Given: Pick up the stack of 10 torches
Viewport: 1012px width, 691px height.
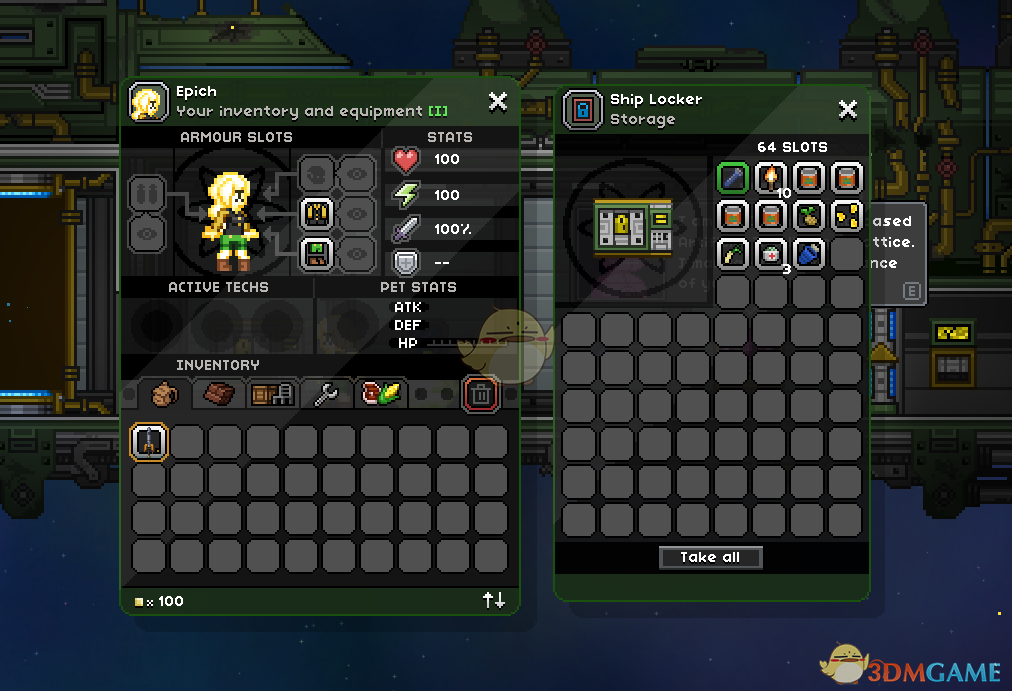Looking at the screenshot, I should pyautogui.click(x=771, y=178).
